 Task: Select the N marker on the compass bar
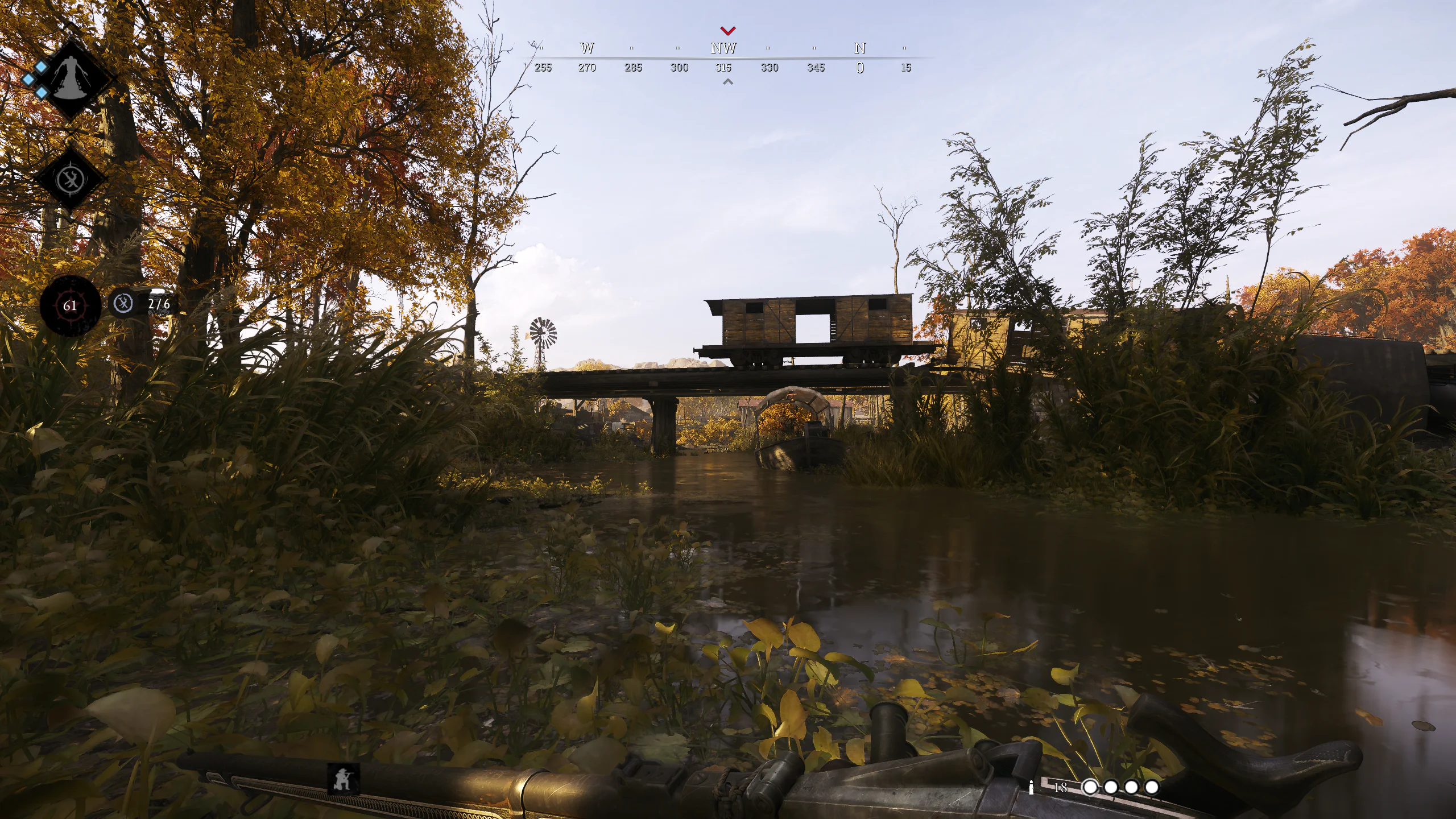point(859,48)
